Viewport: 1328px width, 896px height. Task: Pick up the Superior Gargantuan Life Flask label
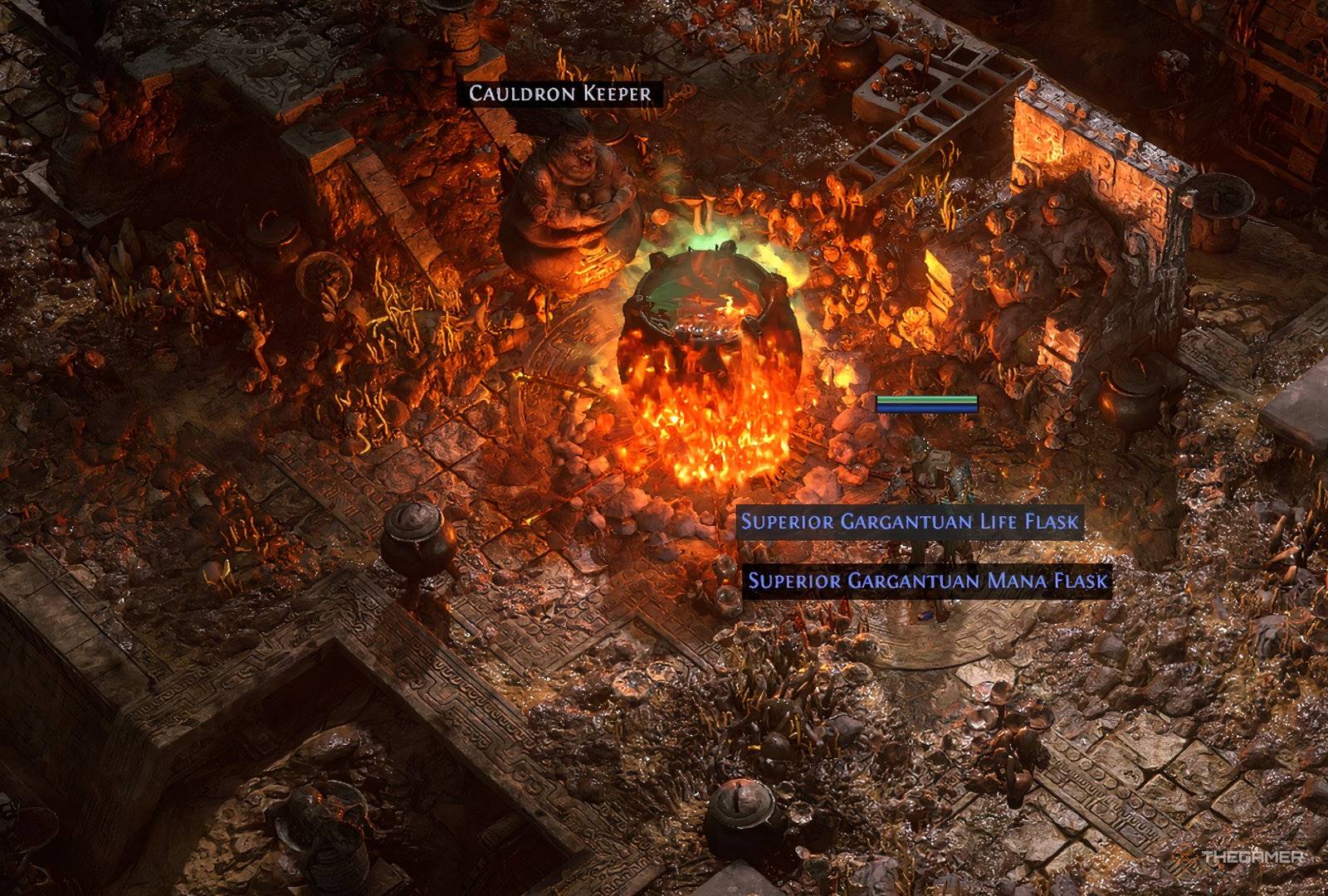[x=910, y=522]
